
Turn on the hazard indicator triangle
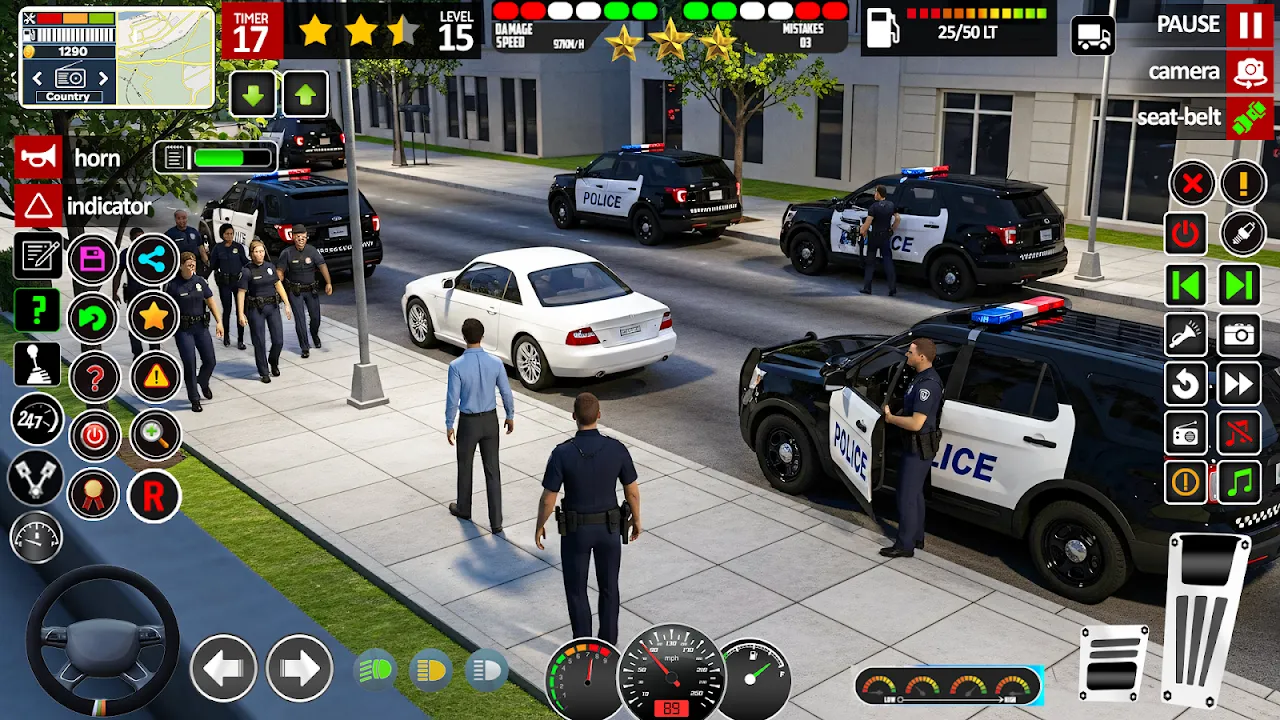(38, 207)
